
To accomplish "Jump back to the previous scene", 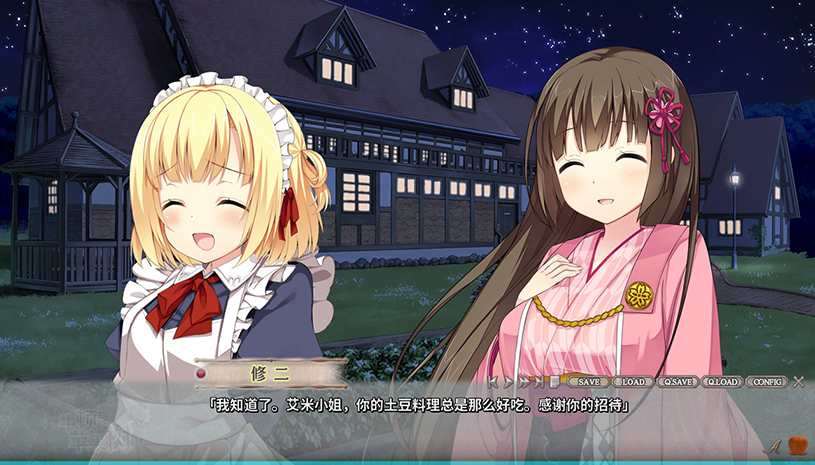I will [495, 381].
